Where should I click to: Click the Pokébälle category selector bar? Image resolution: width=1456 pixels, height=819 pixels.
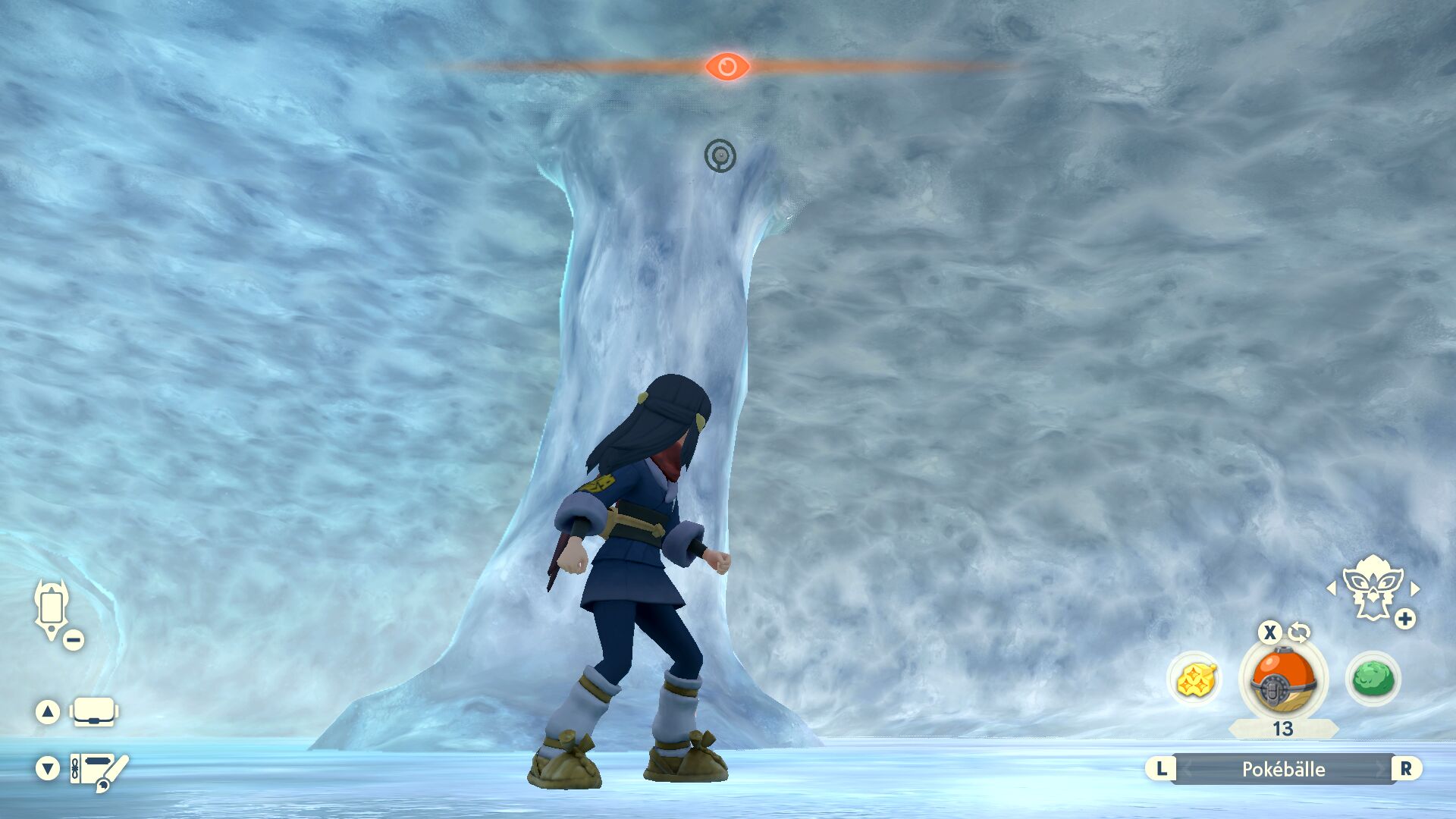tap(1283, 769)
